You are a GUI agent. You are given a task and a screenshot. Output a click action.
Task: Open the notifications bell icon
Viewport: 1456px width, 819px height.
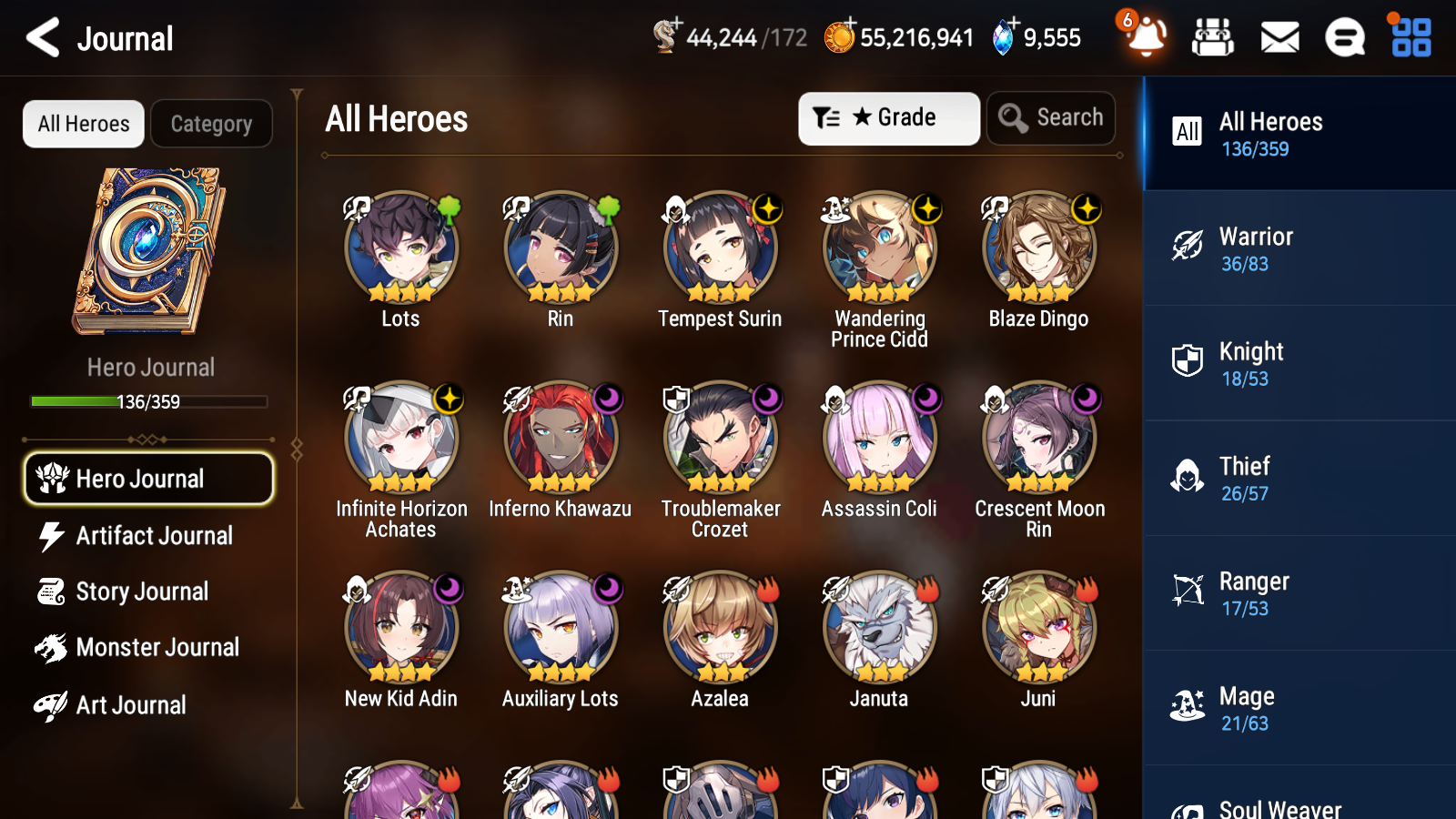(x=1145, y=38)
